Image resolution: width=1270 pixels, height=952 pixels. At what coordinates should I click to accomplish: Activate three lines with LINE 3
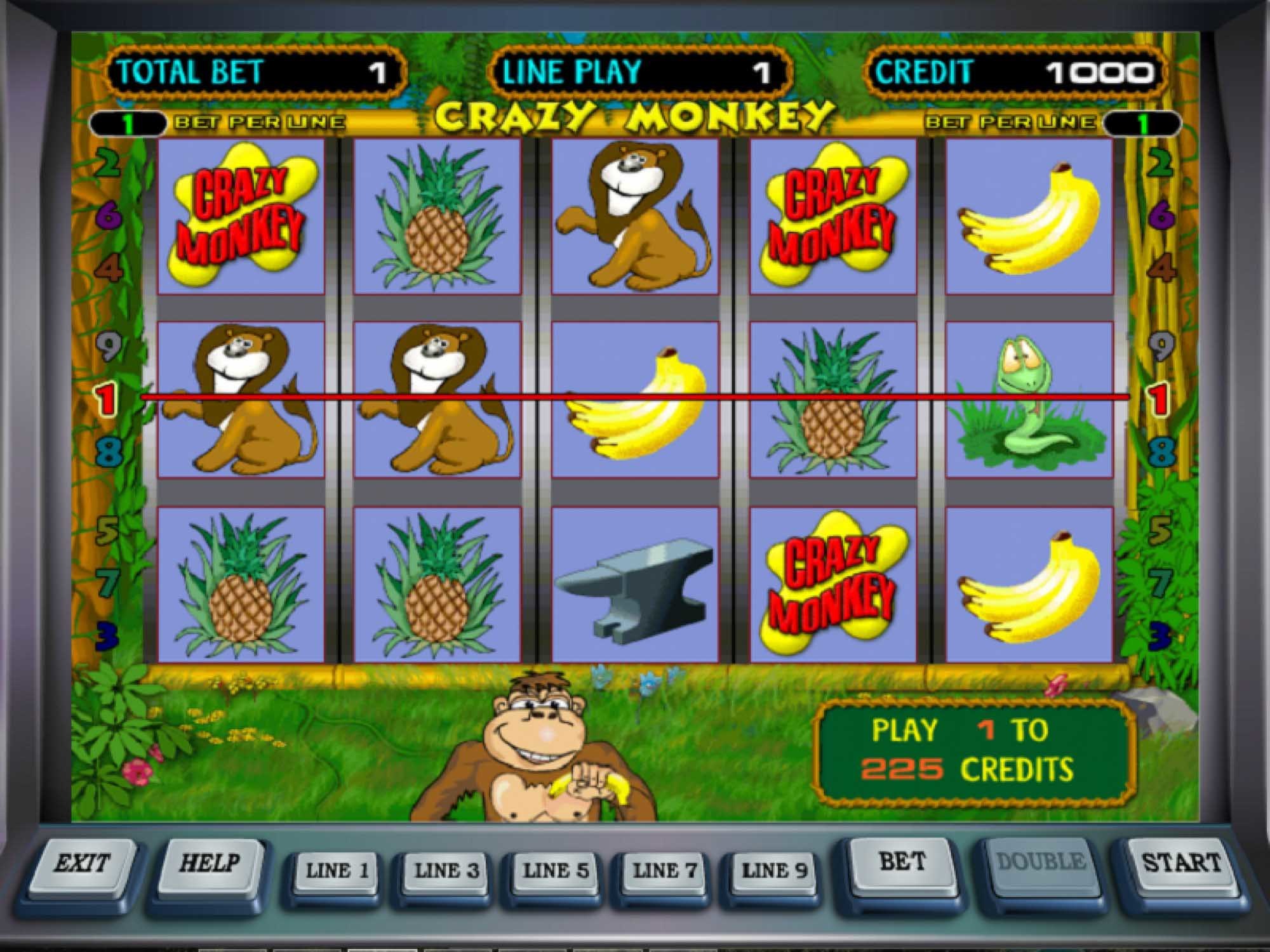click(446, 871)
